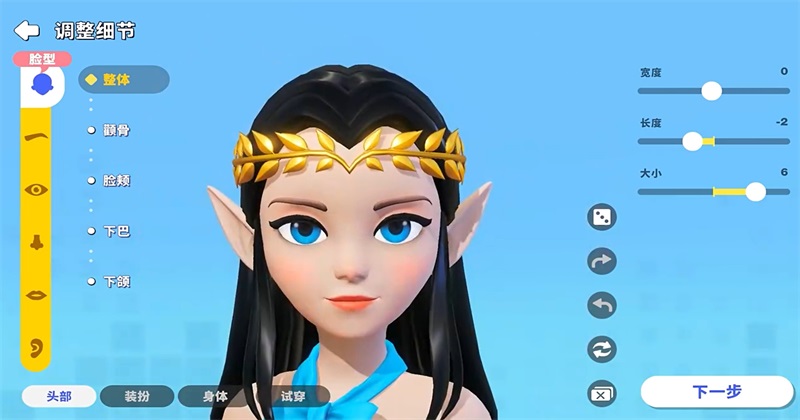Click the 宽度 width slider handle
The height and width of the screenshot is (420, 800).
point(711,91)
